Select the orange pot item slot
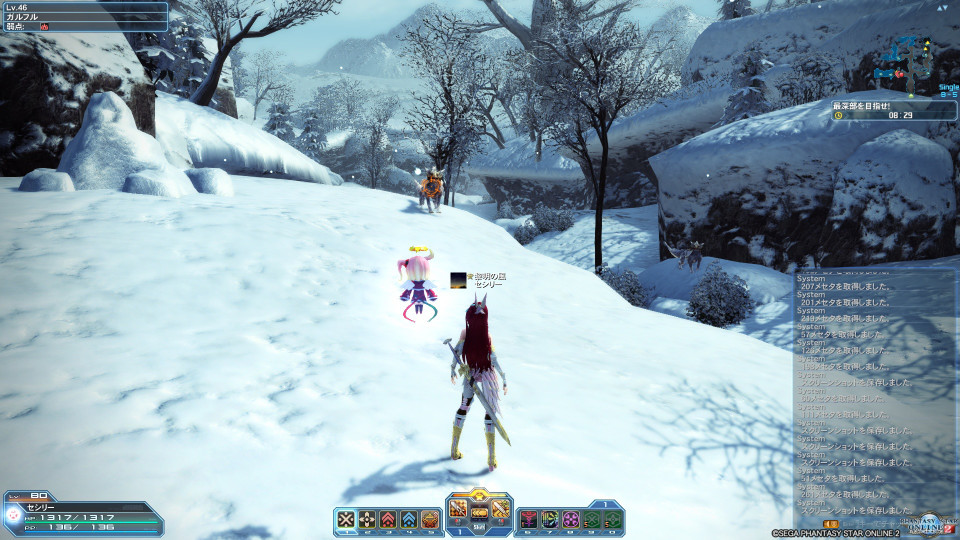960x540 pixels. tap(430, 519)
